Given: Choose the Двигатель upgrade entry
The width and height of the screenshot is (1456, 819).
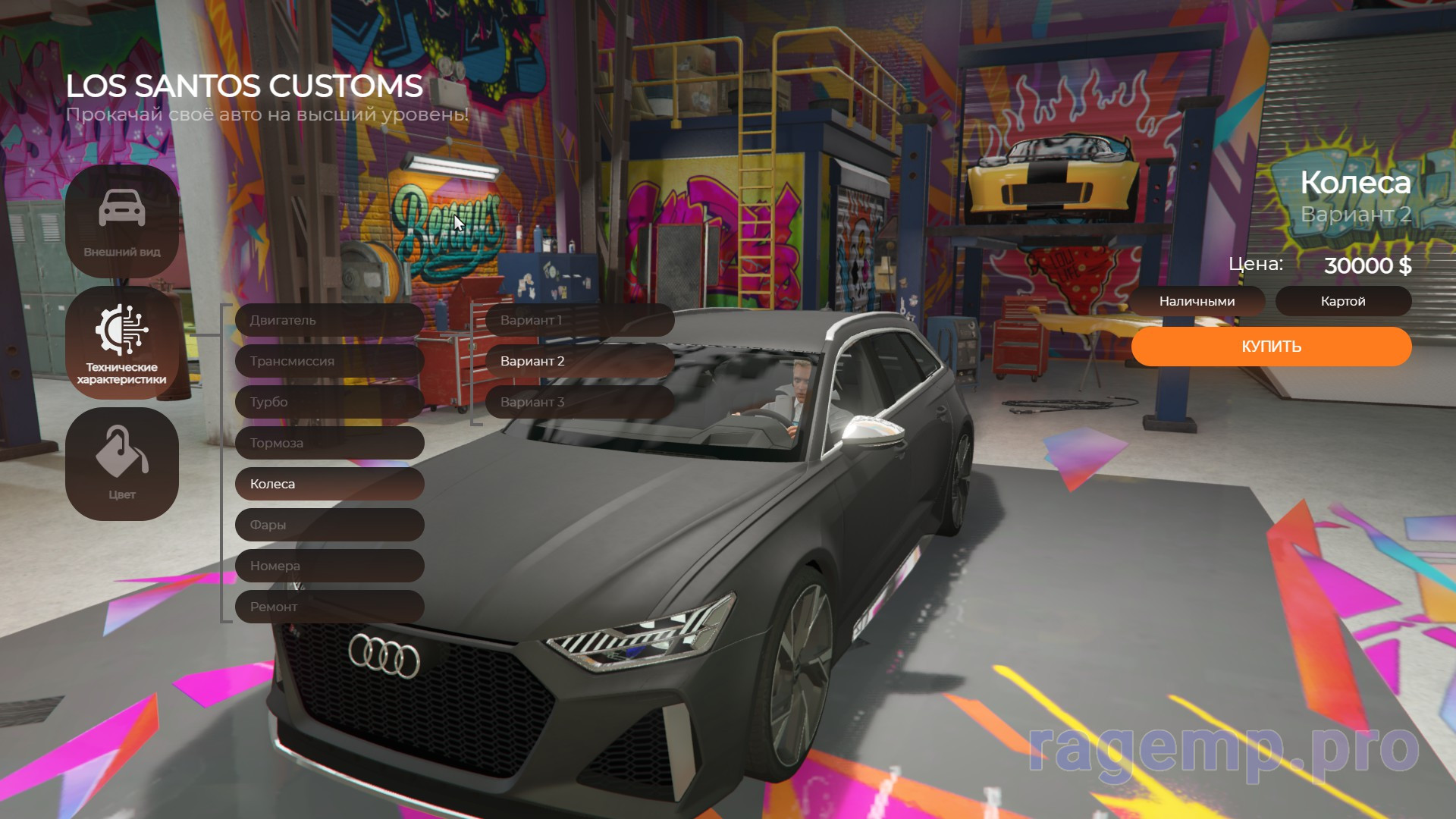Looking at the screenshot, I should (x=329, y=320).
